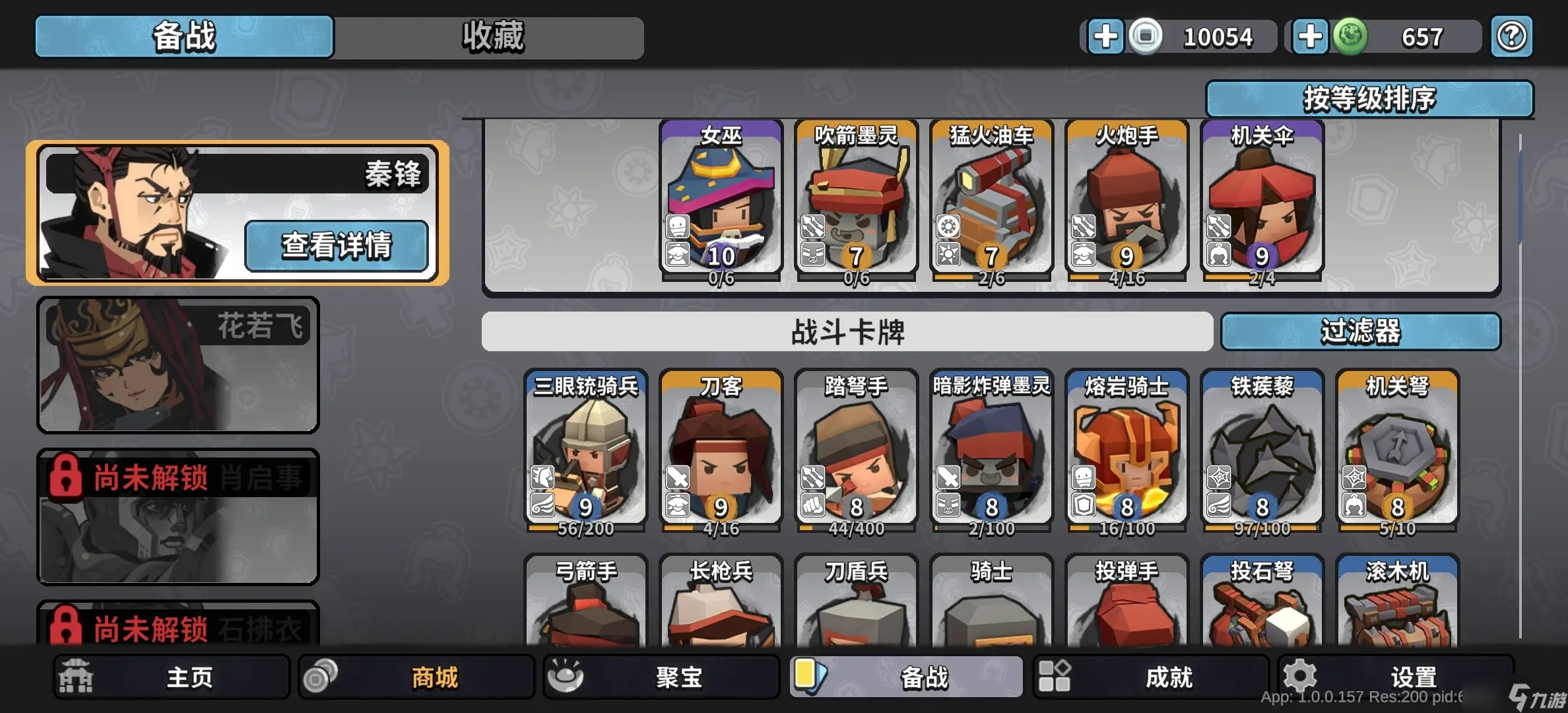1568x713 pixels.
Task: Click the plus icon beside green currency
Action: pos(1310,36)
